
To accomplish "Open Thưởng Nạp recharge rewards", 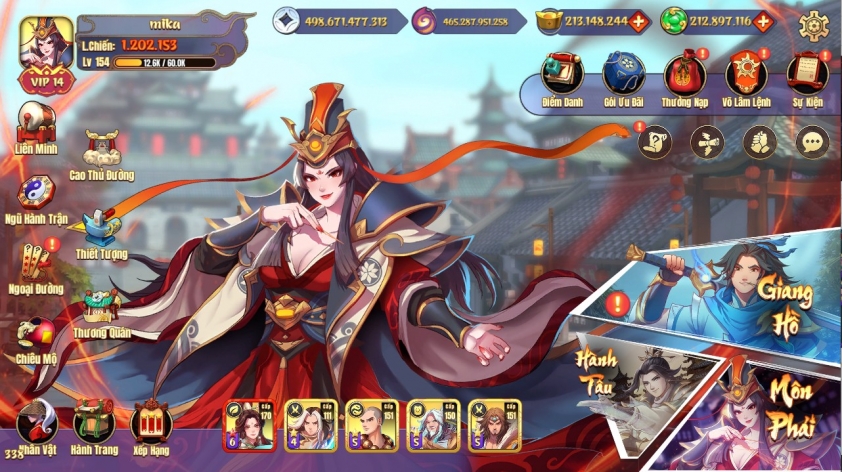I will click(685, 73).
